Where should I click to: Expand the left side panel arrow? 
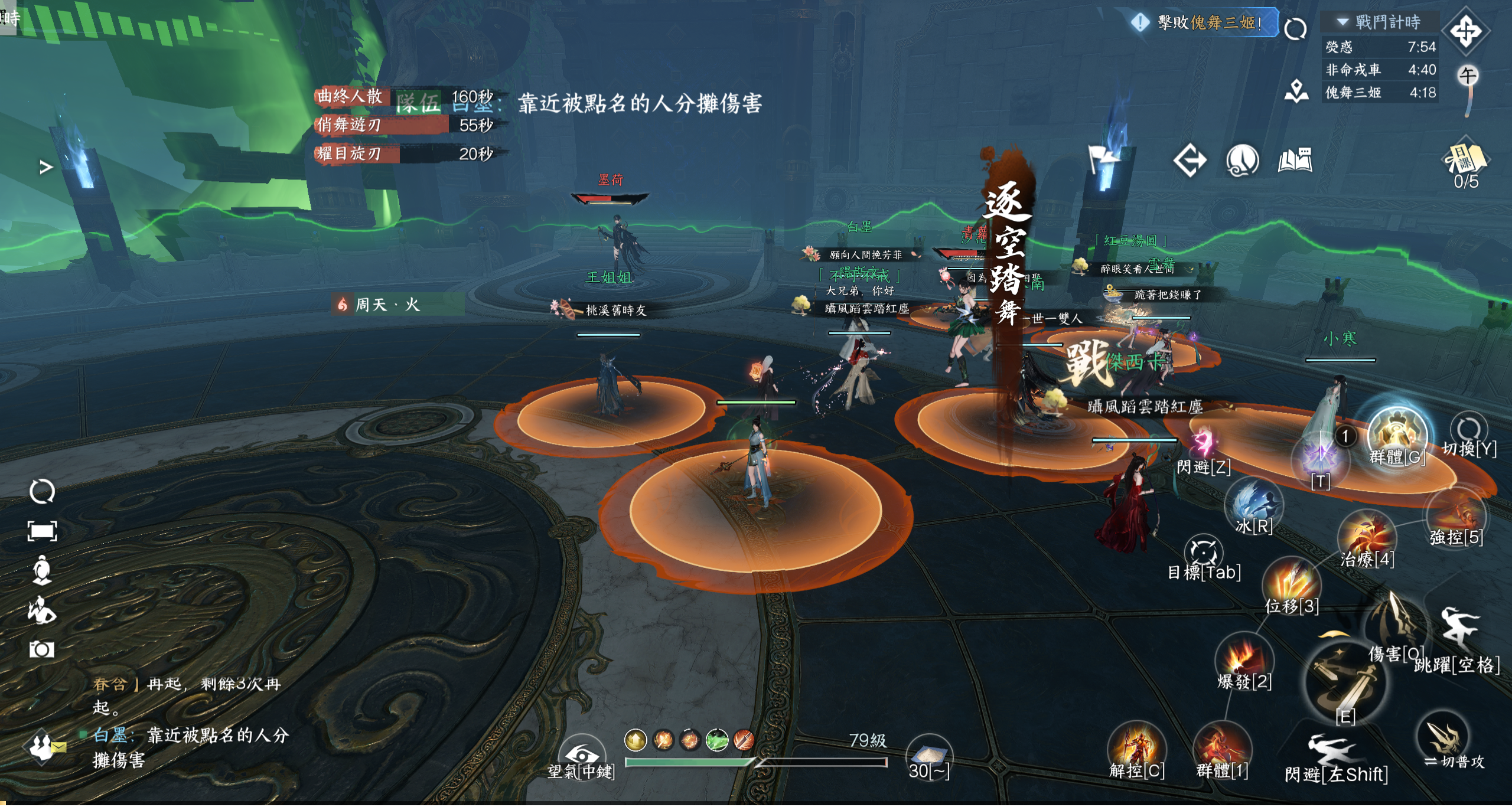tap(45, 168)
